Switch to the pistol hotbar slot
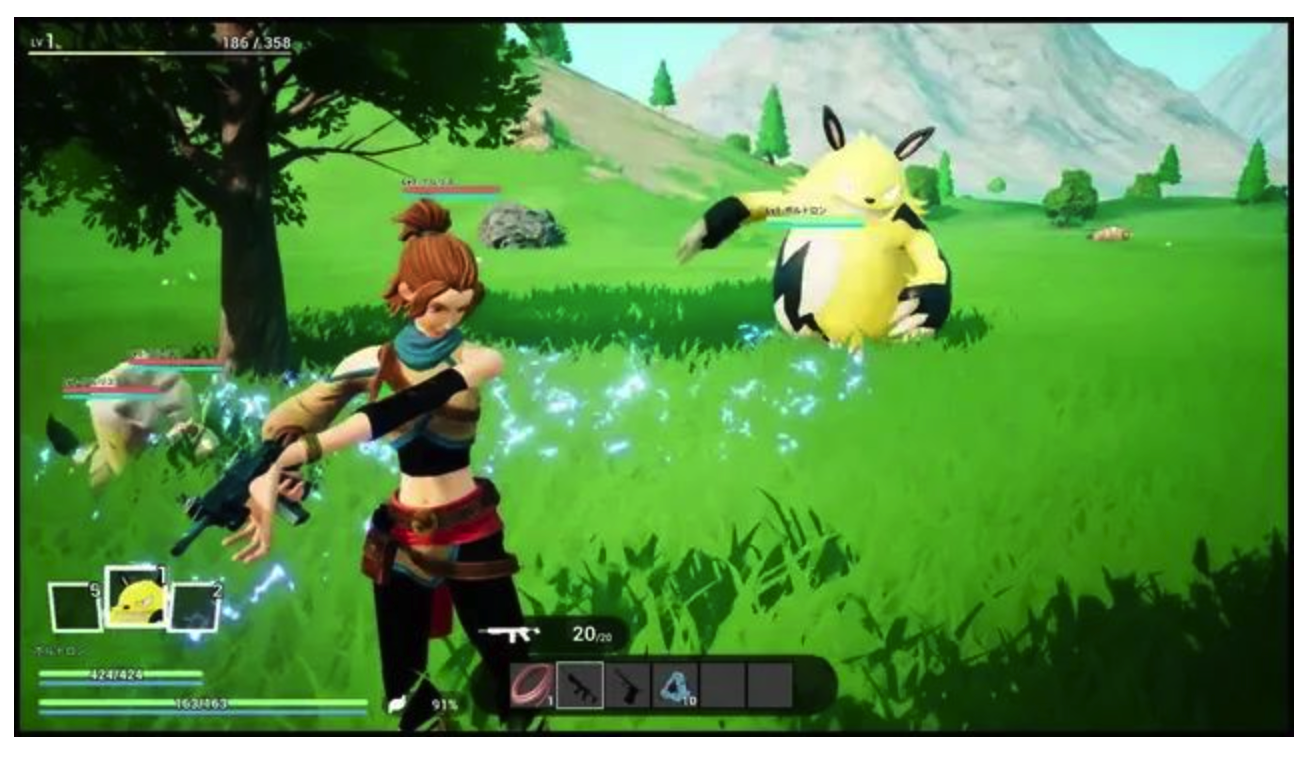The width and height of the screenshot is (1312, 758). click(627, 686)
